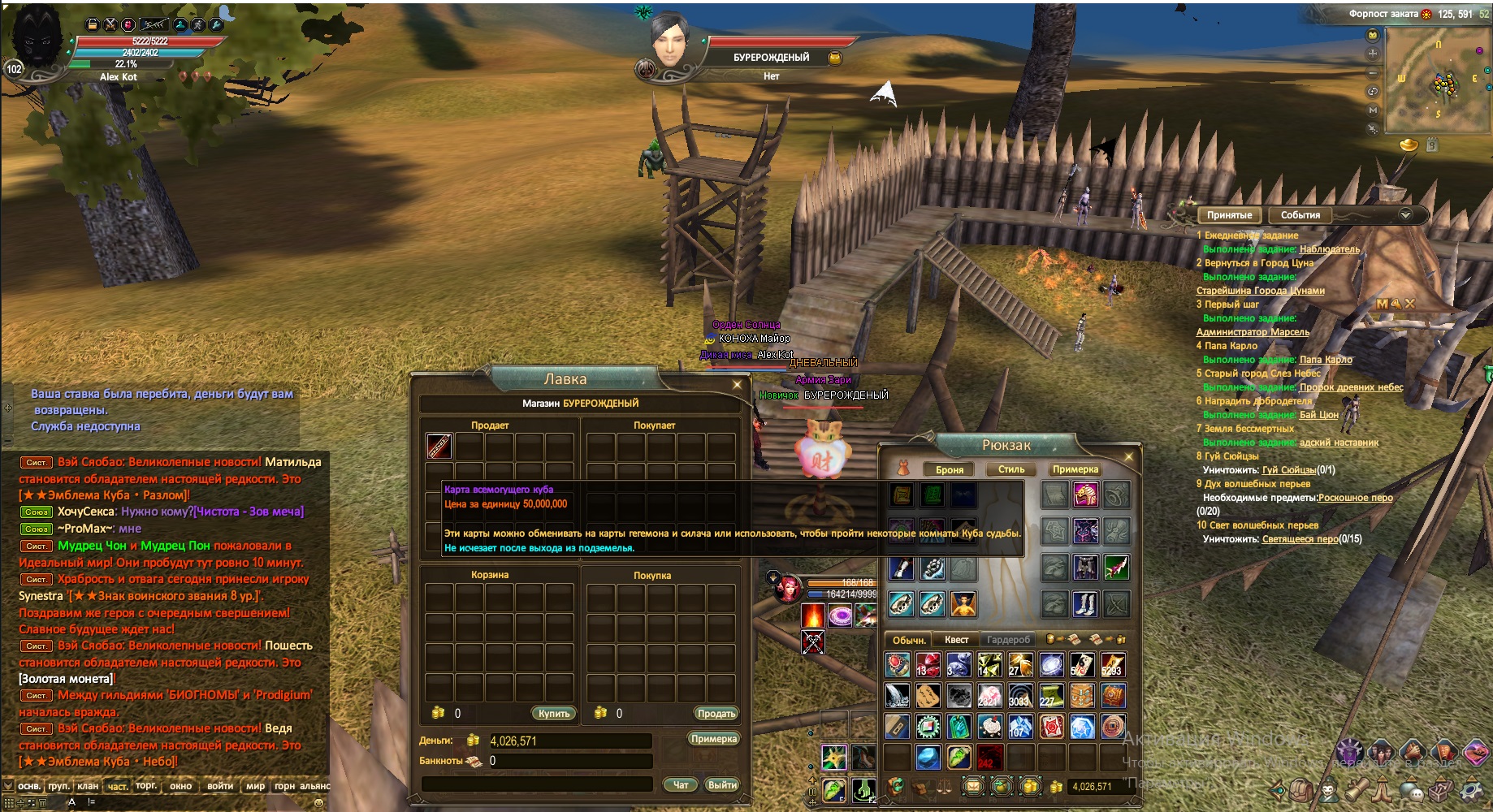Close the Лавка shop window
The width and height of the screenshot is (1493, 812).
point(737,384)
